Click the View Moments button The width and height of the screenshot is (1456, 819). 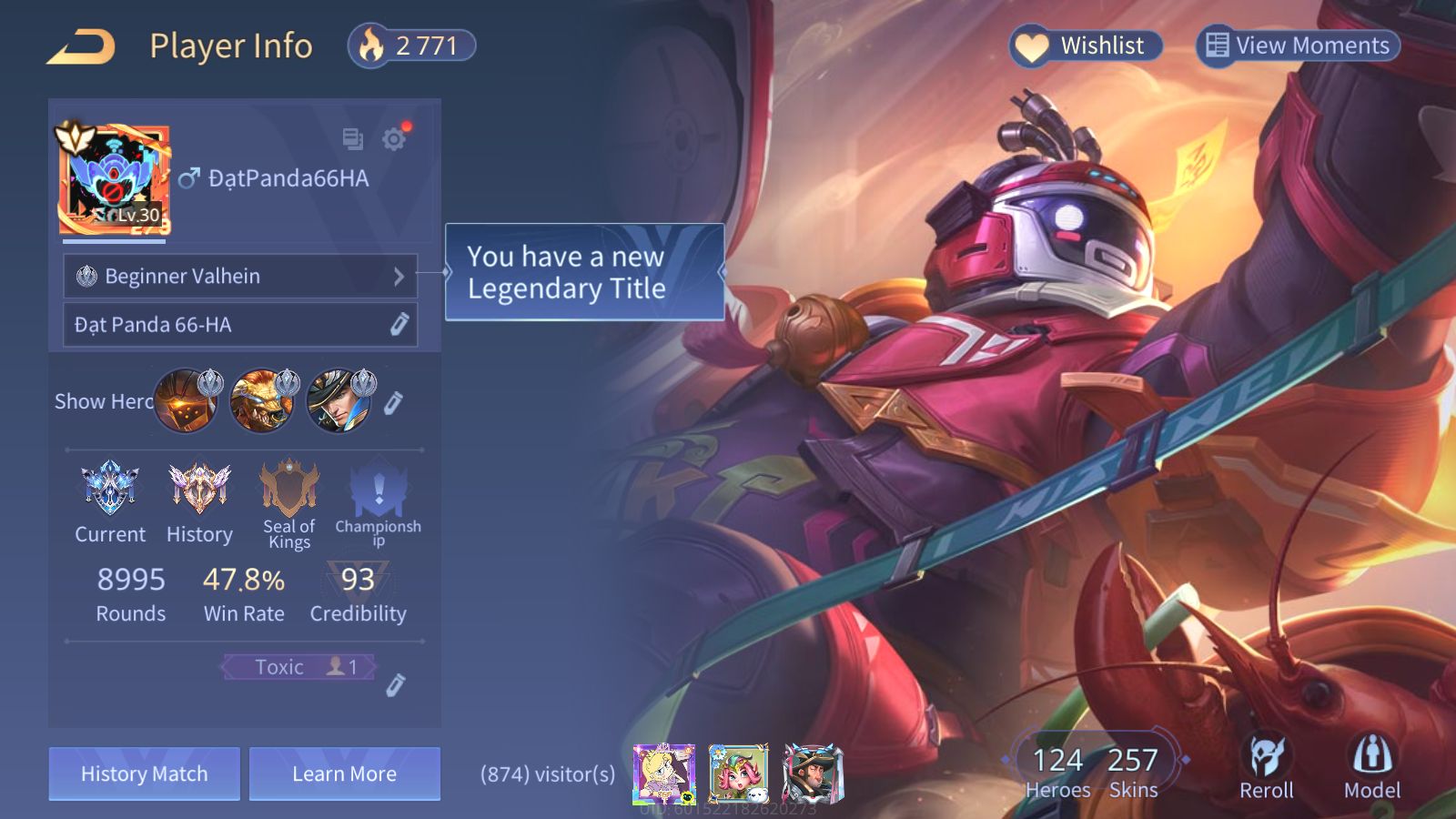point(1297,45)
